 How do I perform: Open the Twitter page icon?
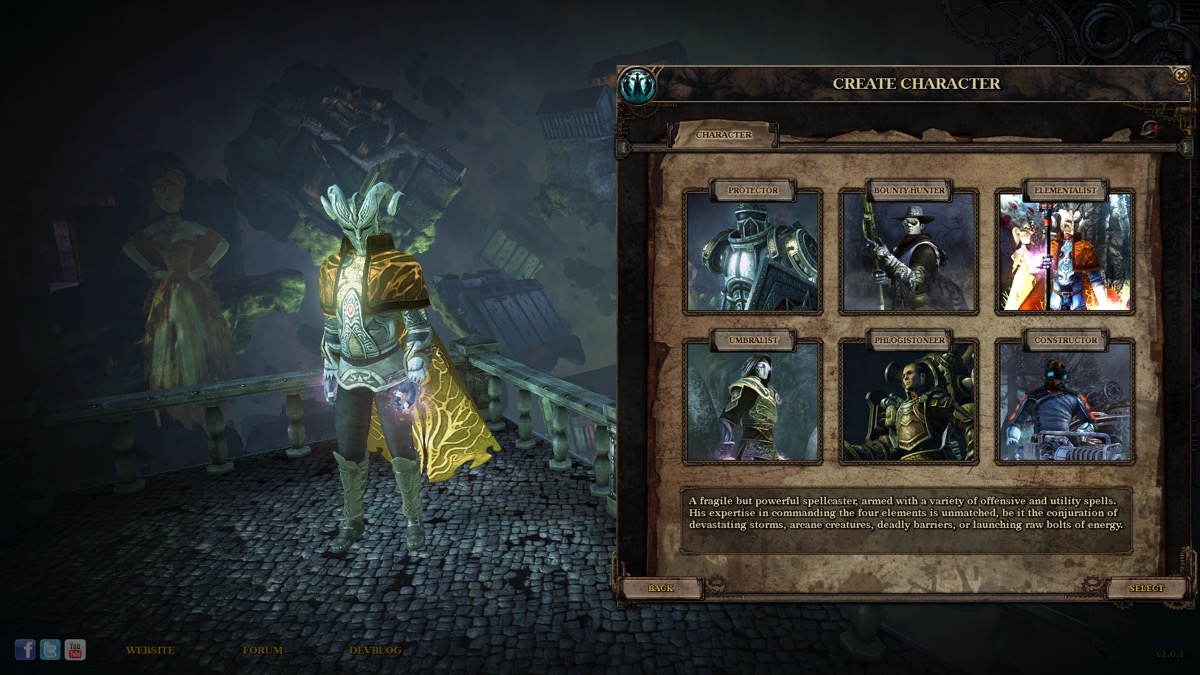[50, 650]
